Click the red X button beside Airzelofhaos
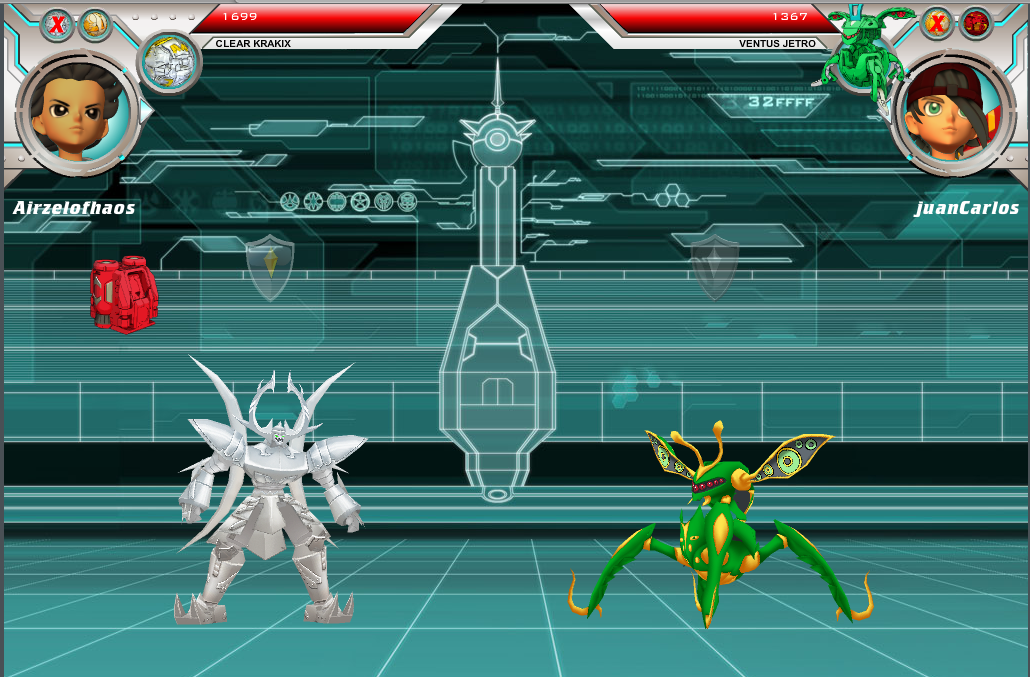 pos(57,24)
